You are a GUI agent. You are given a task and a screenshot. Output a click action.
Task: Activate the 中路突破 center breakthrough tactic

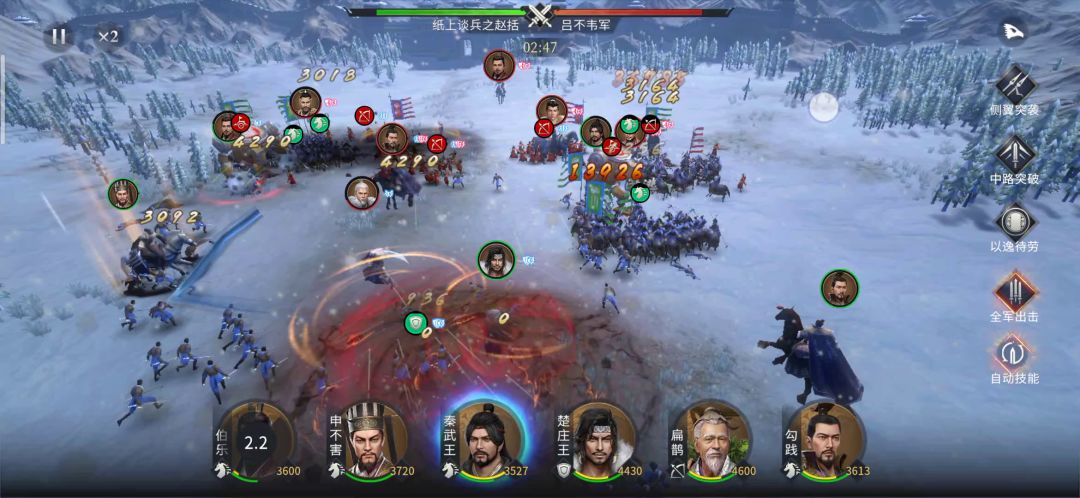1015,153
